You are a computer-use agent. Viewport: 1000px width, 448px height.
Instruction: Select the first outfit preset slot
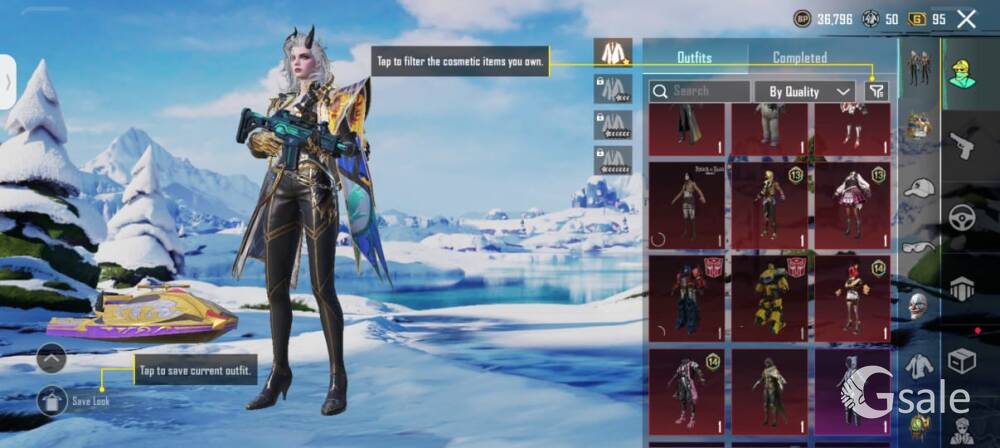point(612,53)
